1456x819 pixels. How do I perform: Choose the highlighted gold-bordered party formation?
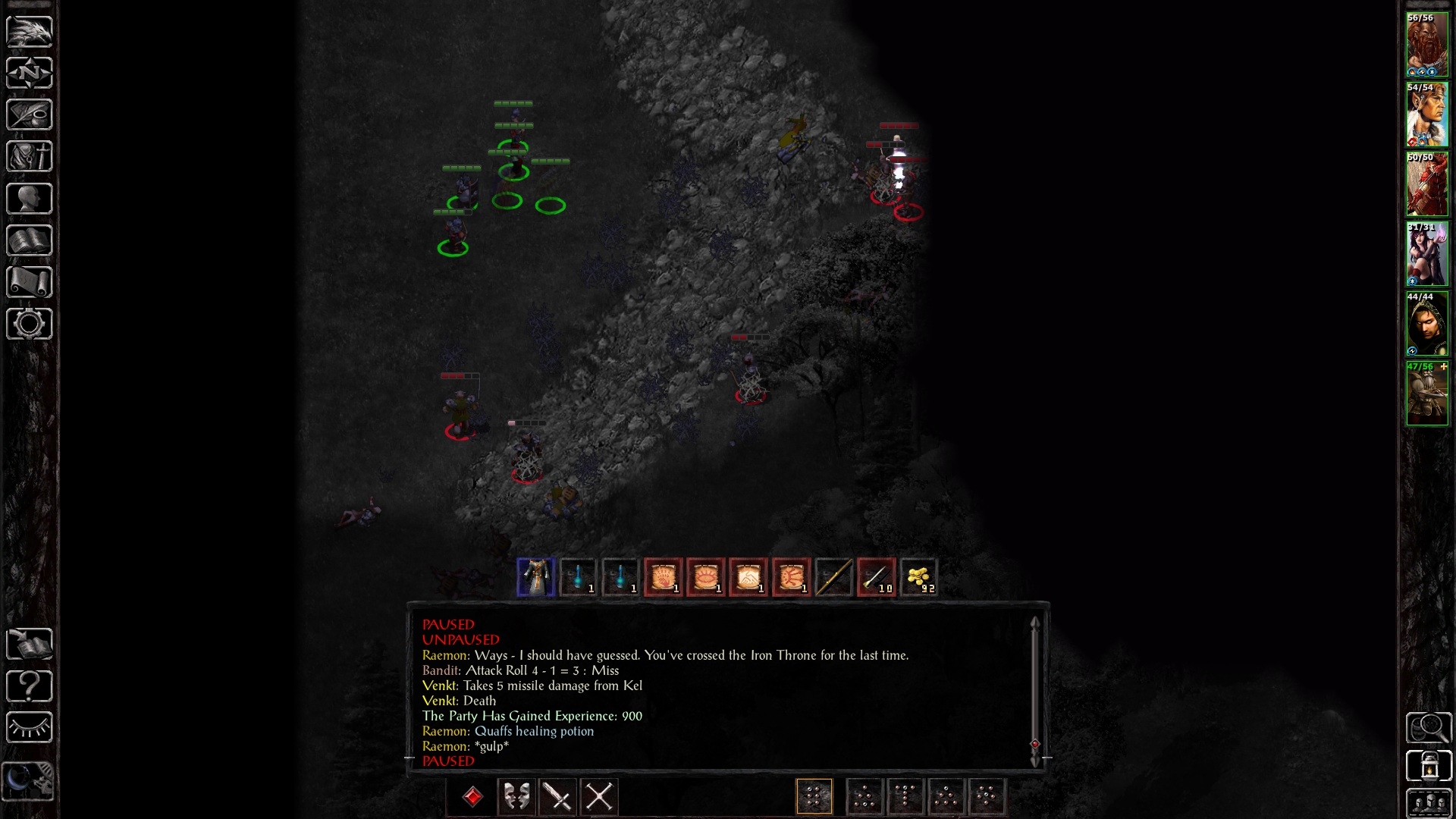pos(814,797)
